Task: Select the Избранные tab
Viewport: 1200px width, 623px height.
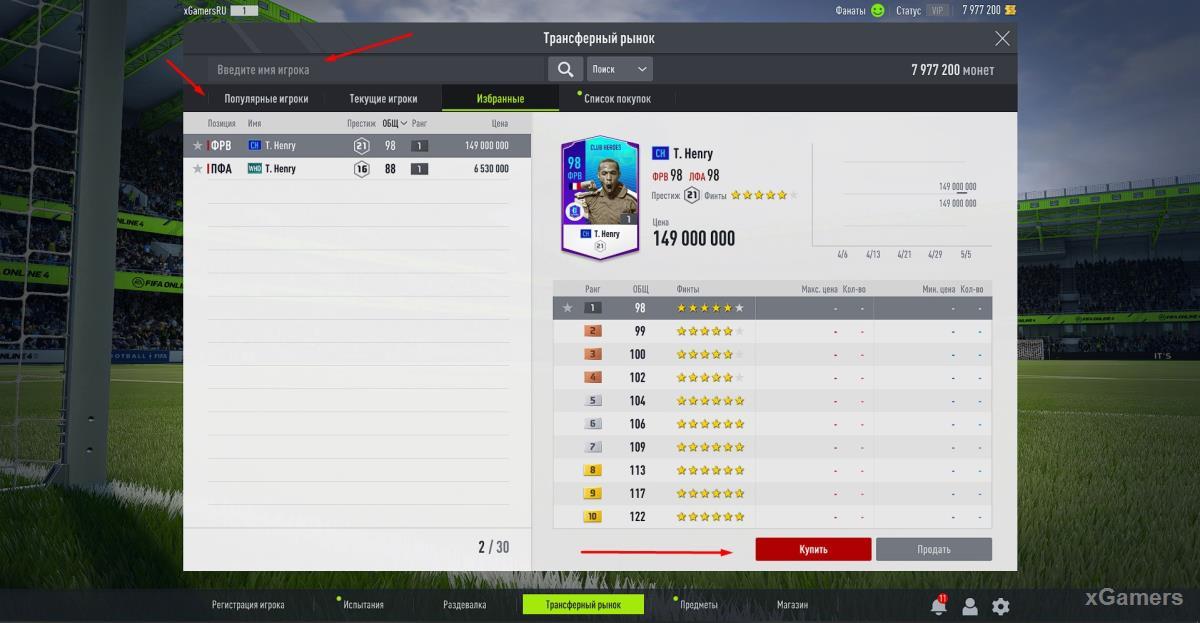Action: click(x=501, y=99)
